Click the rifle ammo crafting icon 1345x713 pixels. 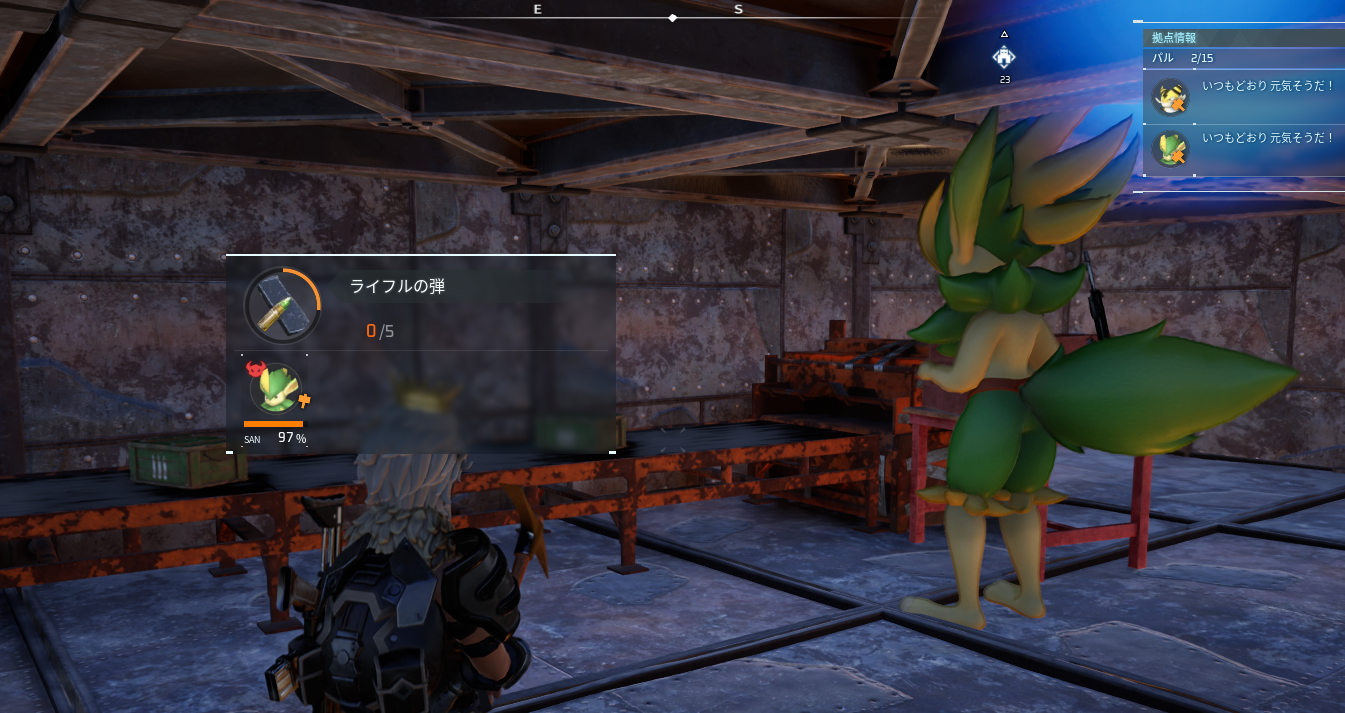point(282,305)
